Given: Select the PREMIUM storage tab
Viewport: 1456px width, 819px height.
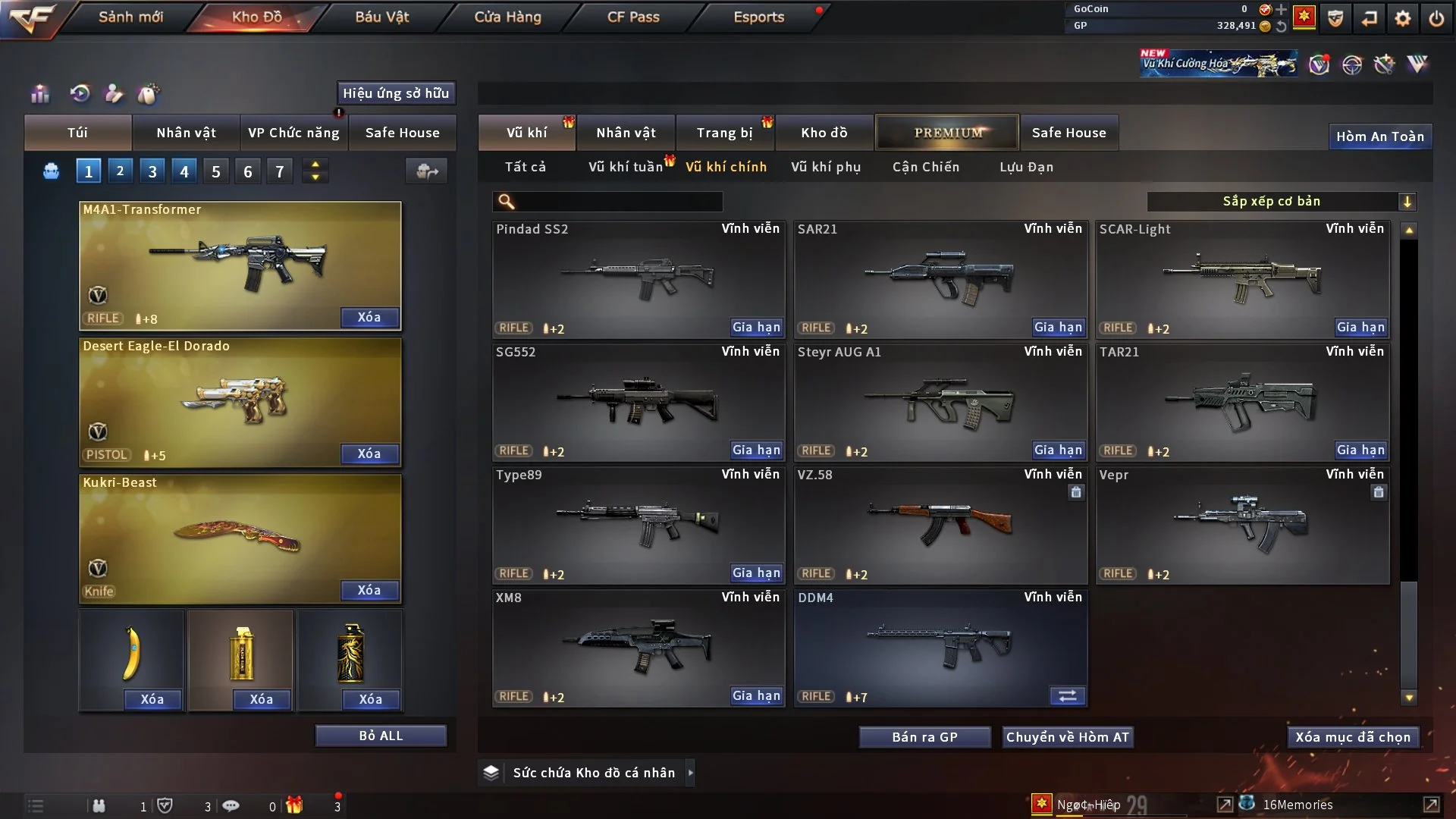Looking at the screenshot, I should coord(947,133).
